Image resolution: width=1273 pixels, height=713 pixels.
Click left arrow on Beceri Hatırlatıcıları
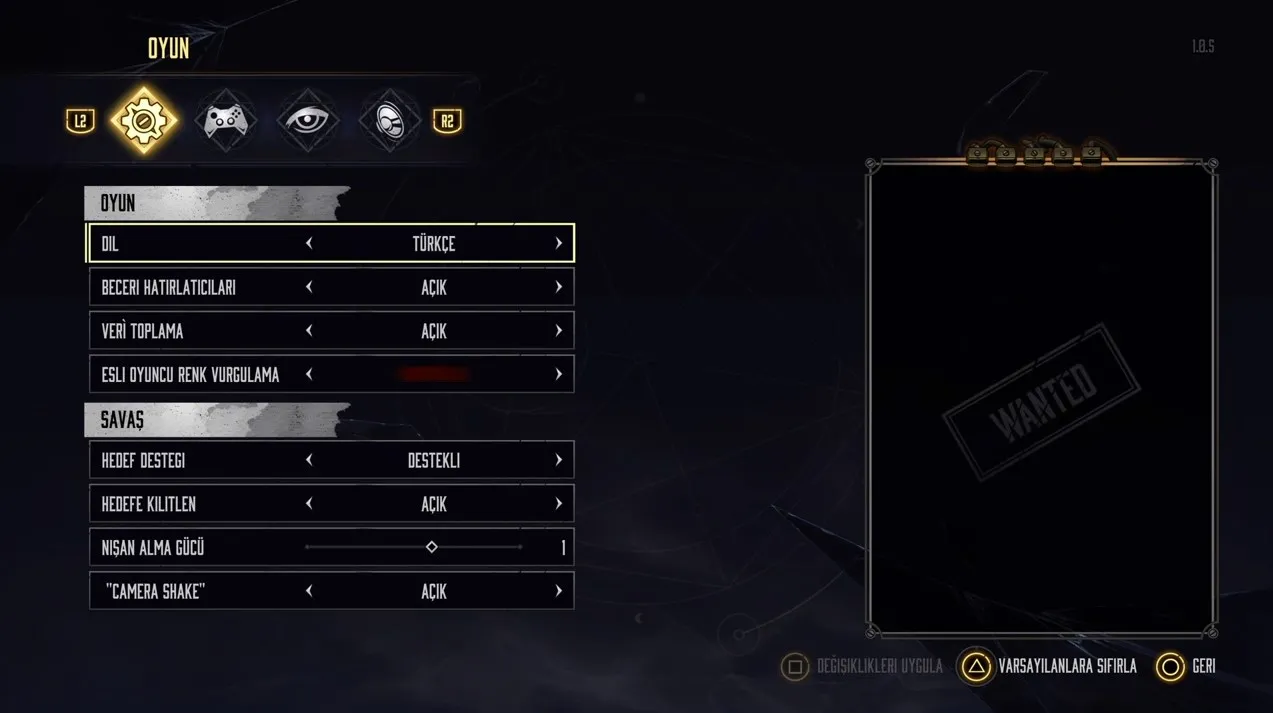309,288
